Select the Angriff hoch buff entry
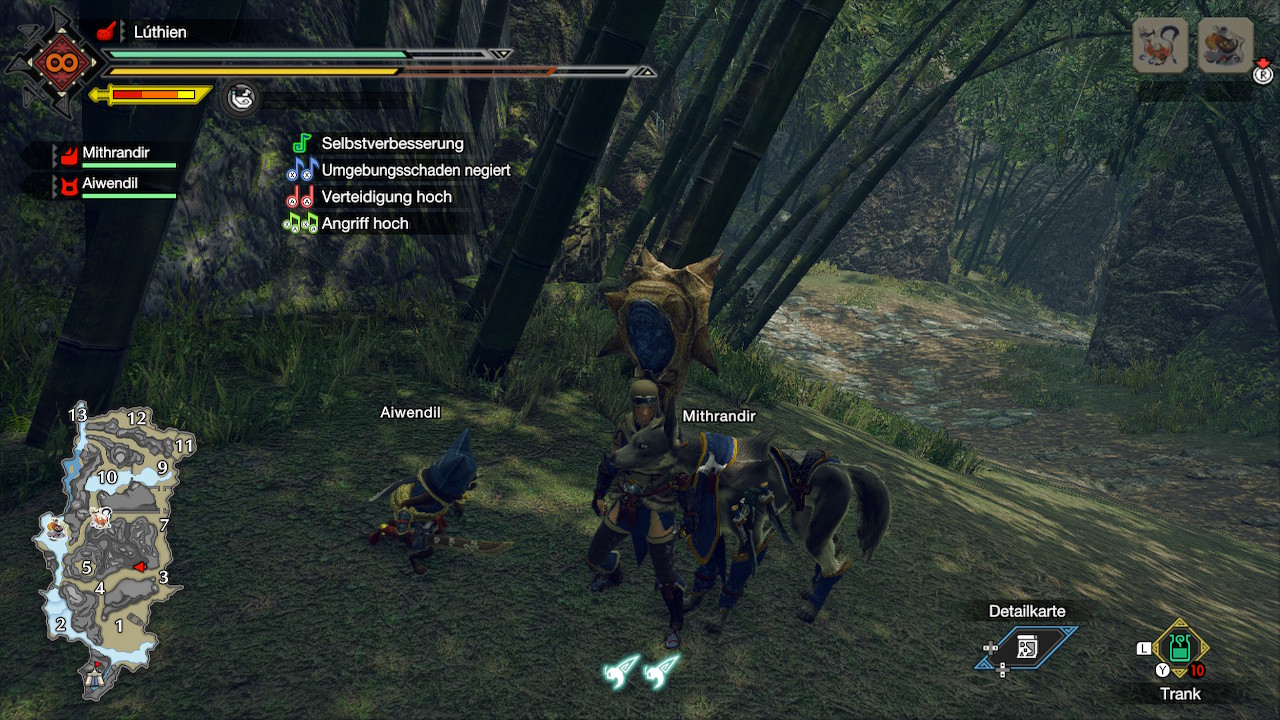Viewport: 1280px width, 720px height. (364, 224)
